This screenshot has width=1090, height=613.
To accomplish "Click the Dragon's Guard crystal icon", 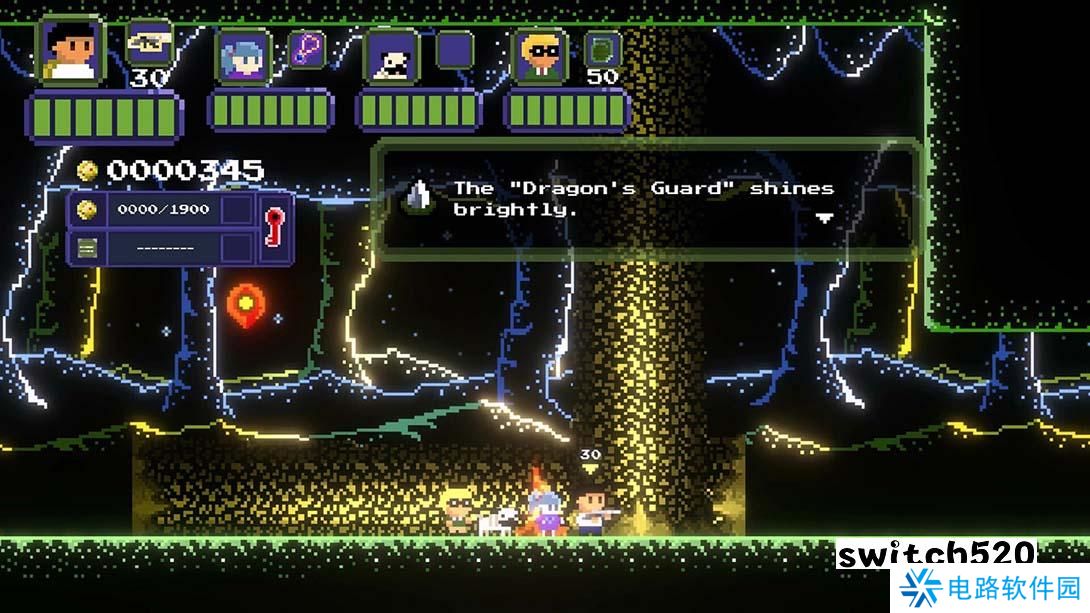I will coord(419,198).
